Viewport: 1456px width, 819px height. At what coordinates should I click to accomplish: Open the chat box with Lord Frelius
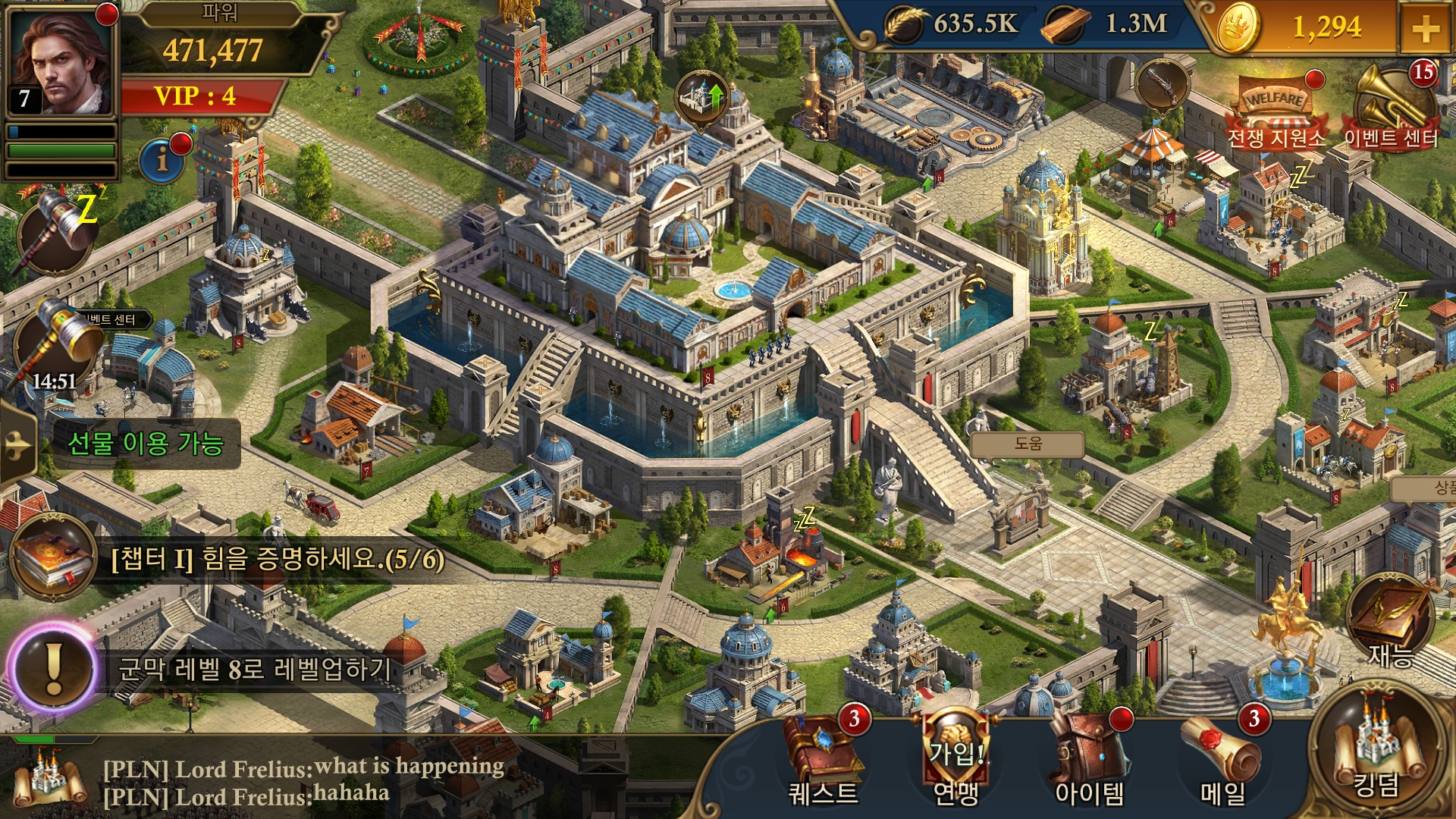coord(303,781)
